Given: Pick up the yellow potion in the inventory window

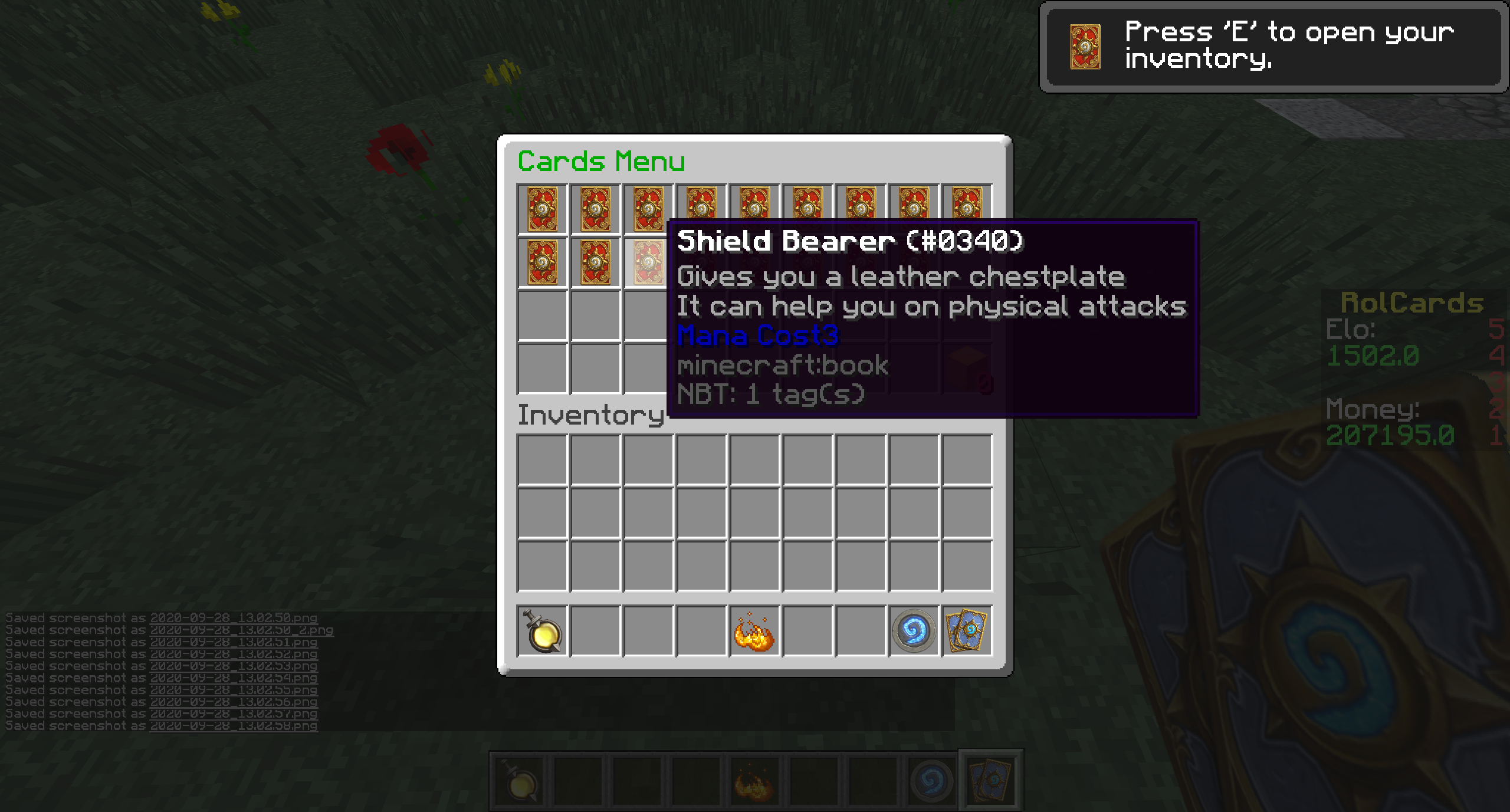Looking at the screenshot, I should point(543,631).
